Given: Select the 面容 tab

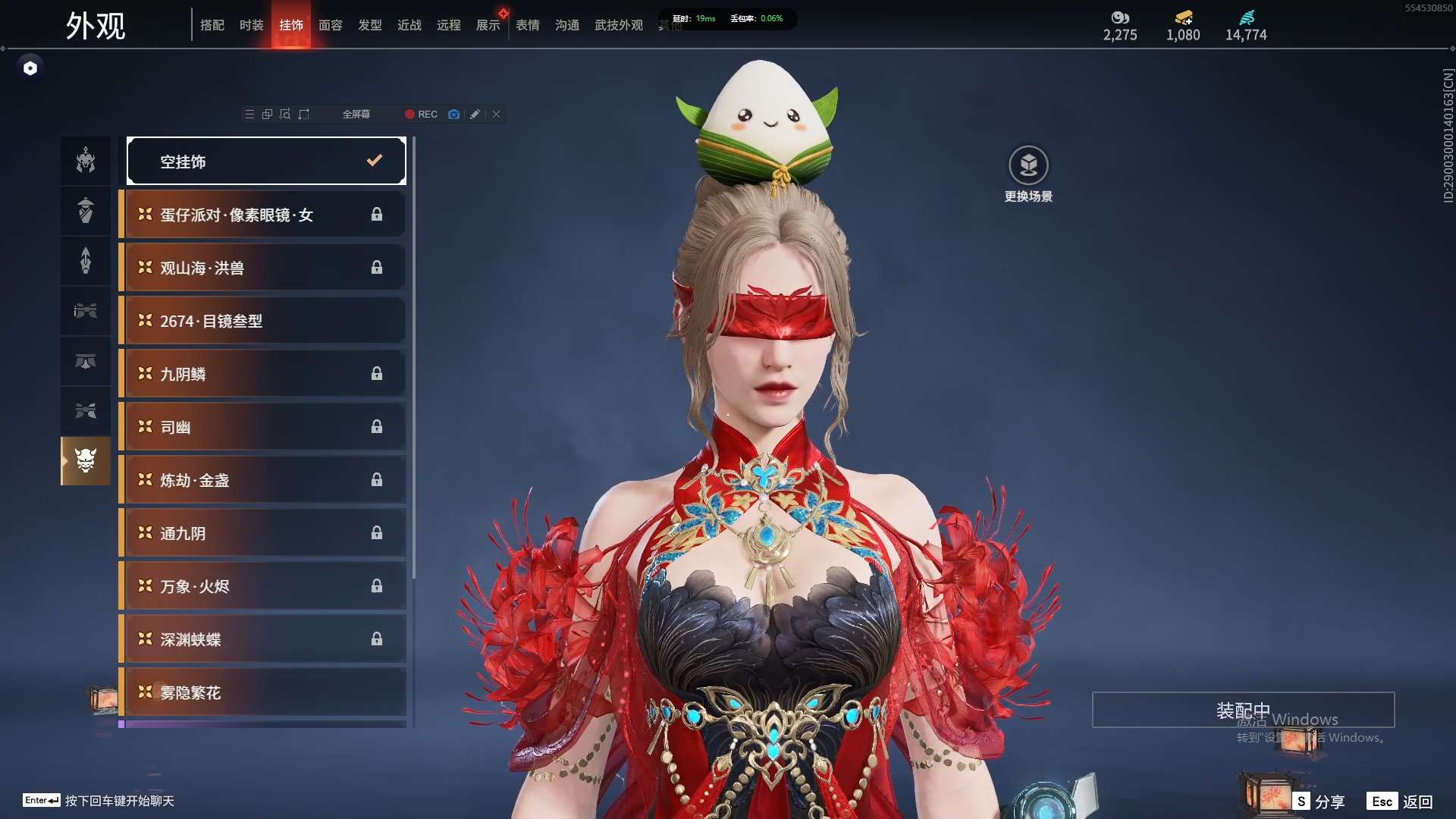Looking at the screenshot, I should (x=330, y=25).
